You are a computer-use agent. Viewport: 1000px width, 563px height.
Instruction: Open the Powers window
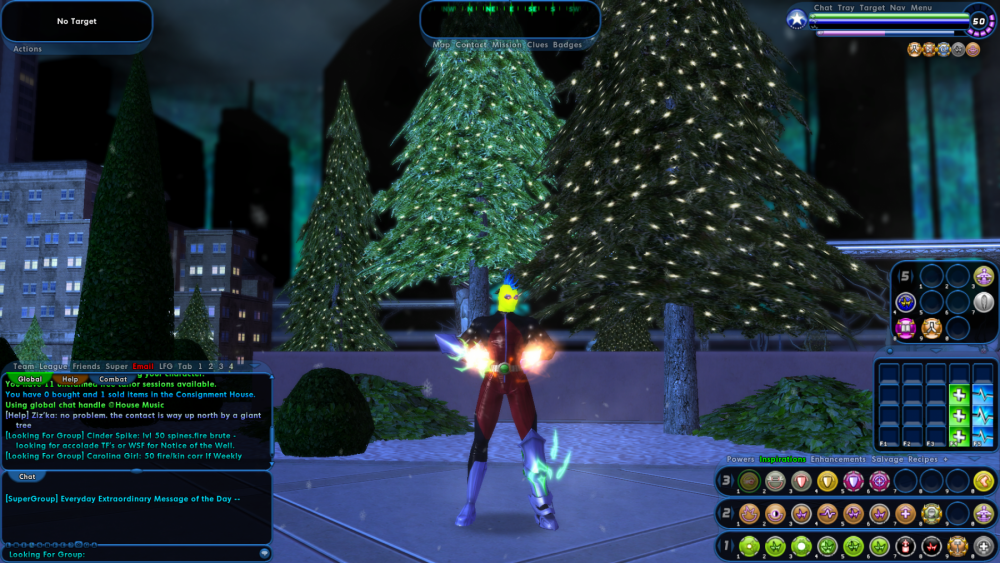coord(741,459)
